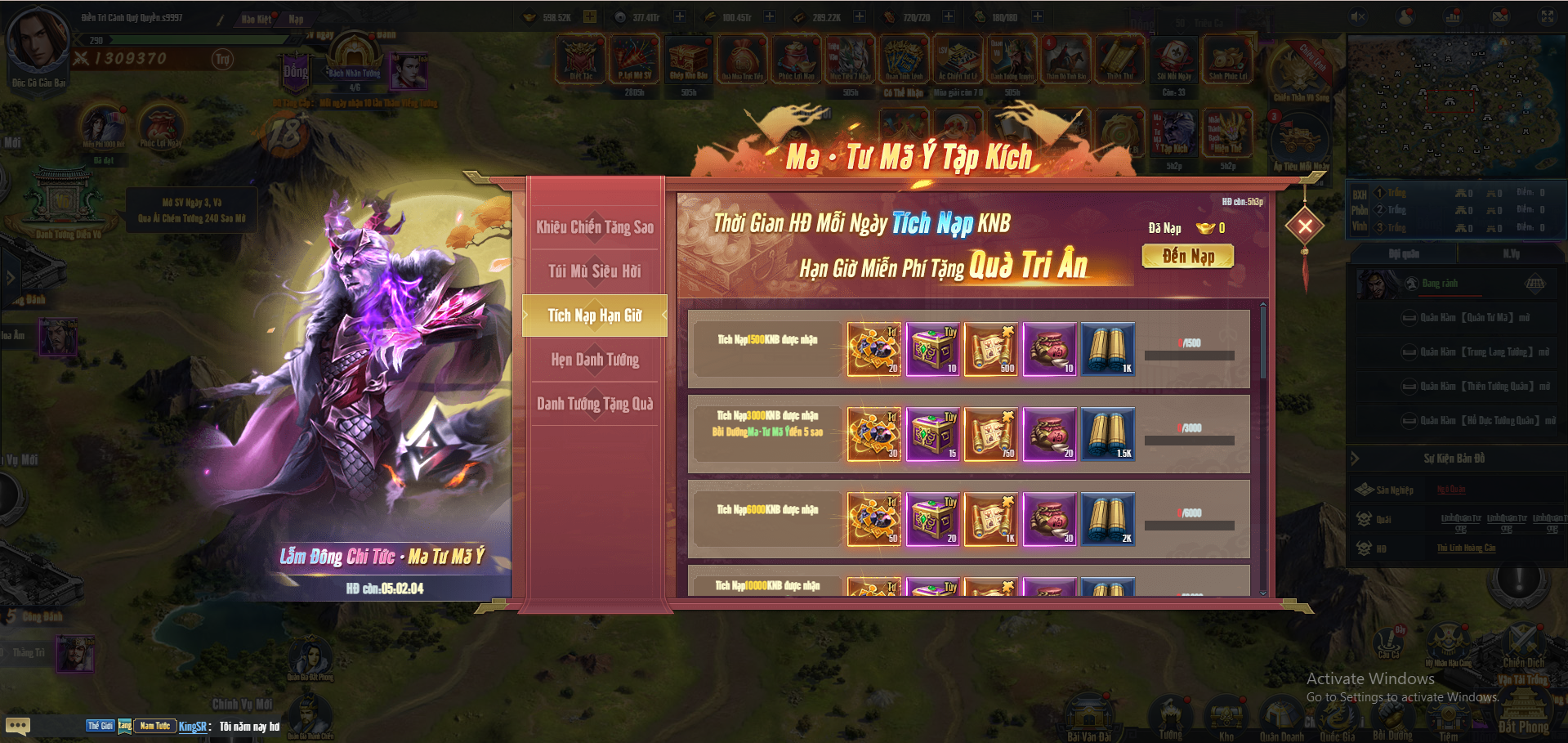
Task: Toggle the sound speaker icon
Action: click(x=1358, y=17)
